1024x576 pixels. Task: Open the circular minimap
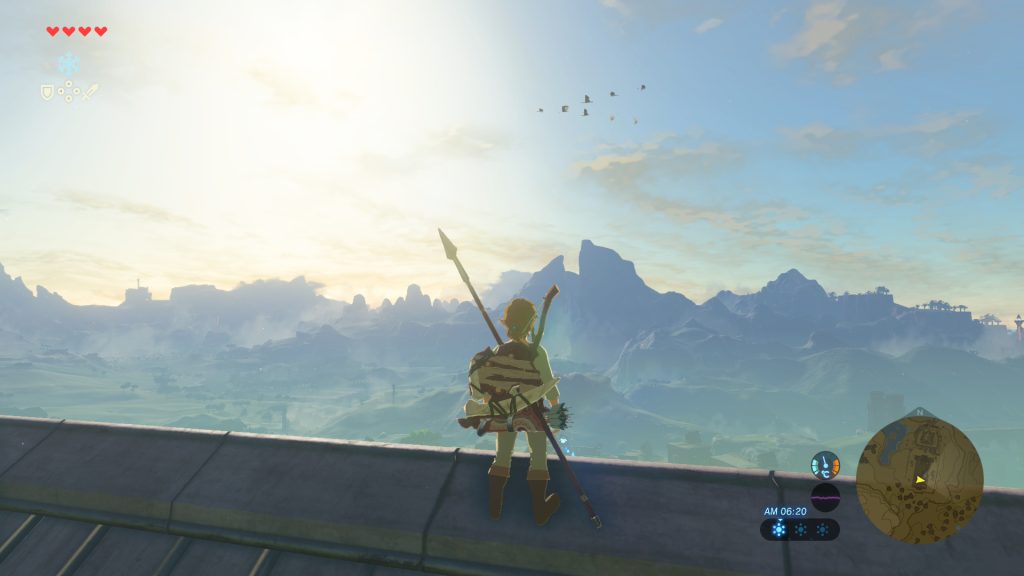tap(919, 480)
